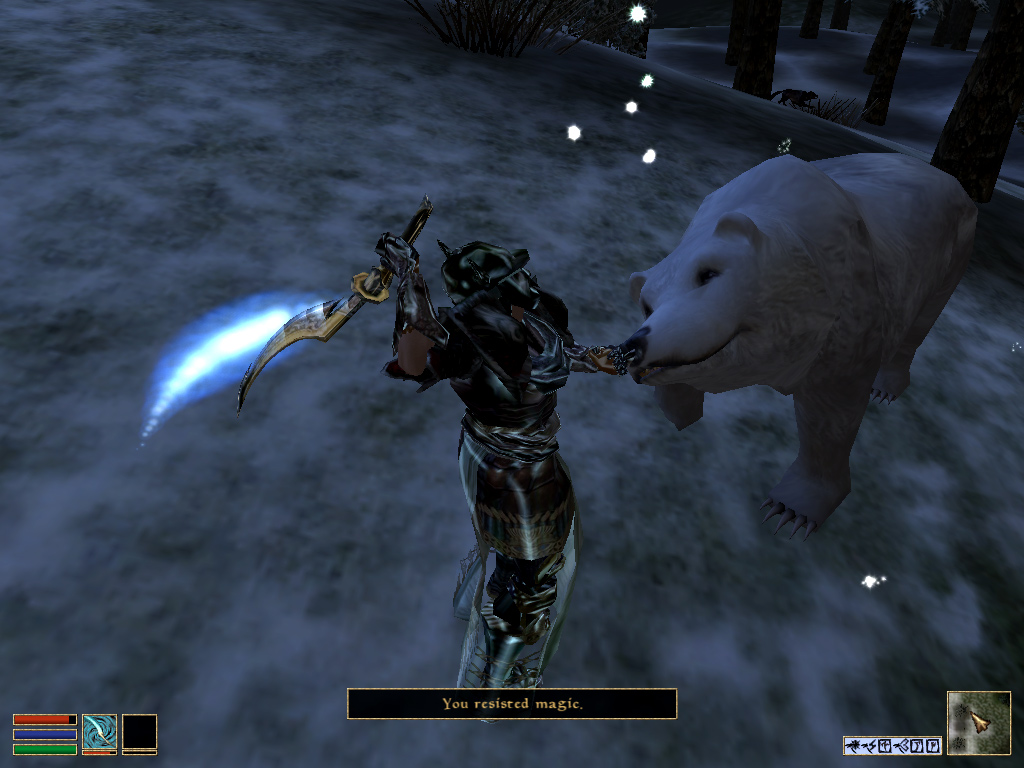Click the active magic effects icon strip
The height and width of the screenshot is (768, 1024).
(892, 745)
